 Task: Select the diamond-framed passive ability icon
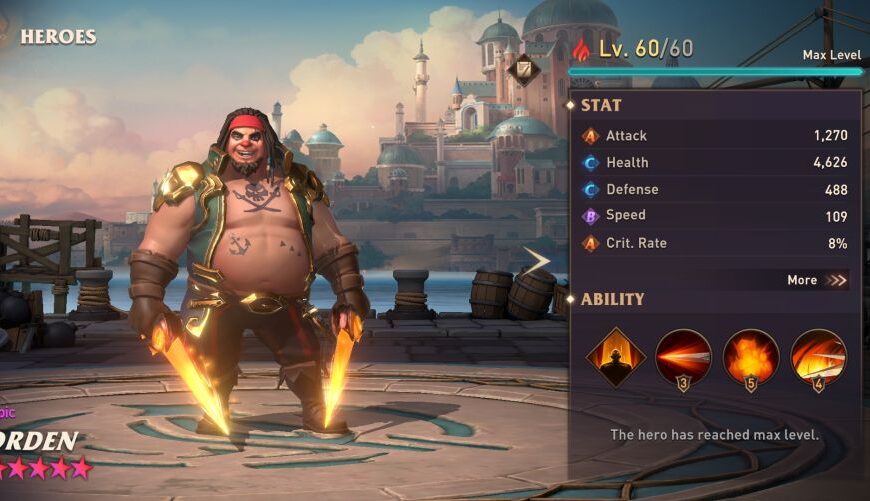tap(615, 357)
